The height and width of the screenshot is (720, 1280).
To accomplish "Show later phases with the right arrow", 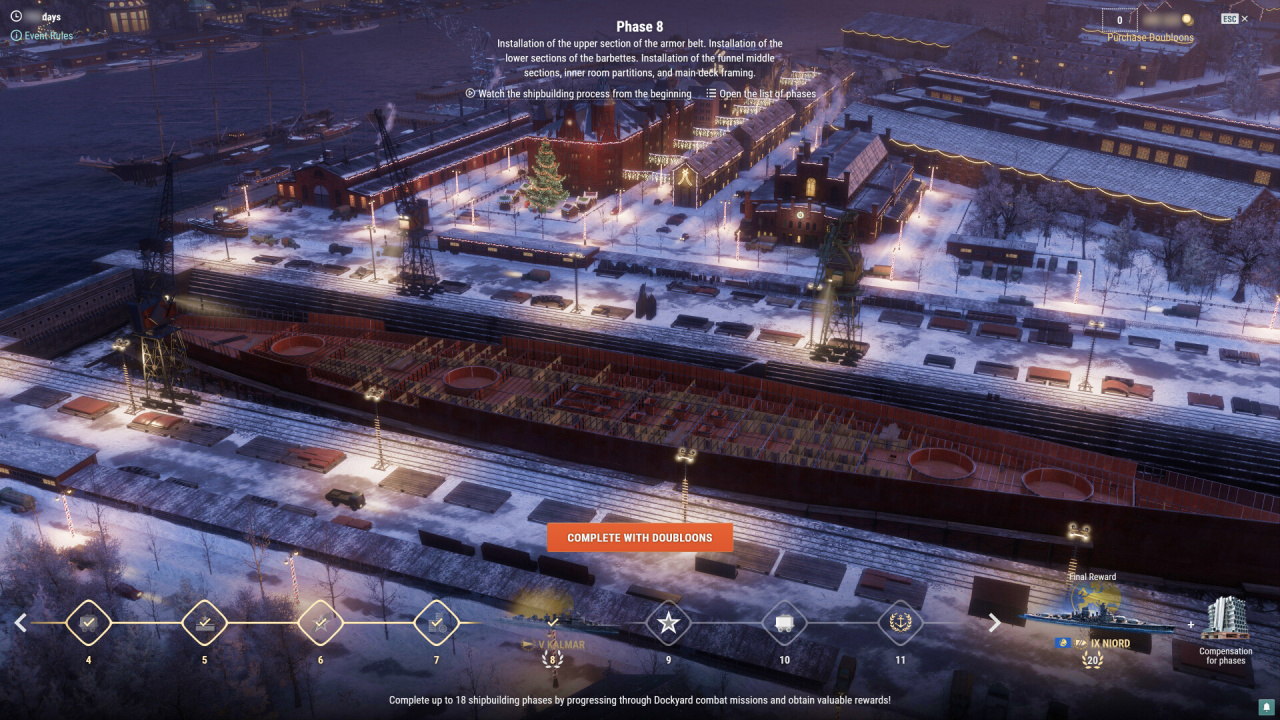I will click(x=994, y=623).
